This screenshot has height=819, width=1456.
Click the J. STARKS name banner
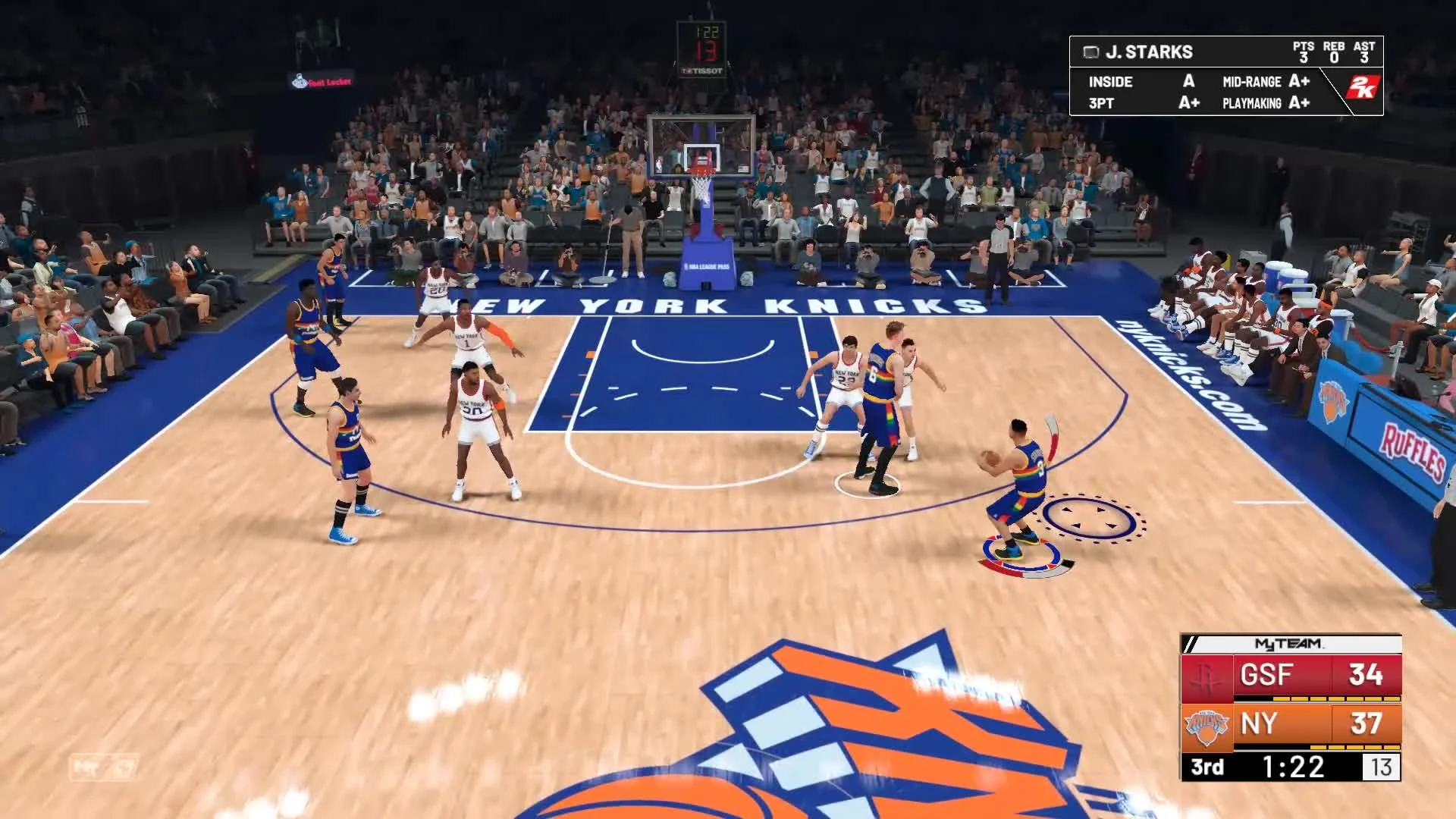(x=1150, y=51)
